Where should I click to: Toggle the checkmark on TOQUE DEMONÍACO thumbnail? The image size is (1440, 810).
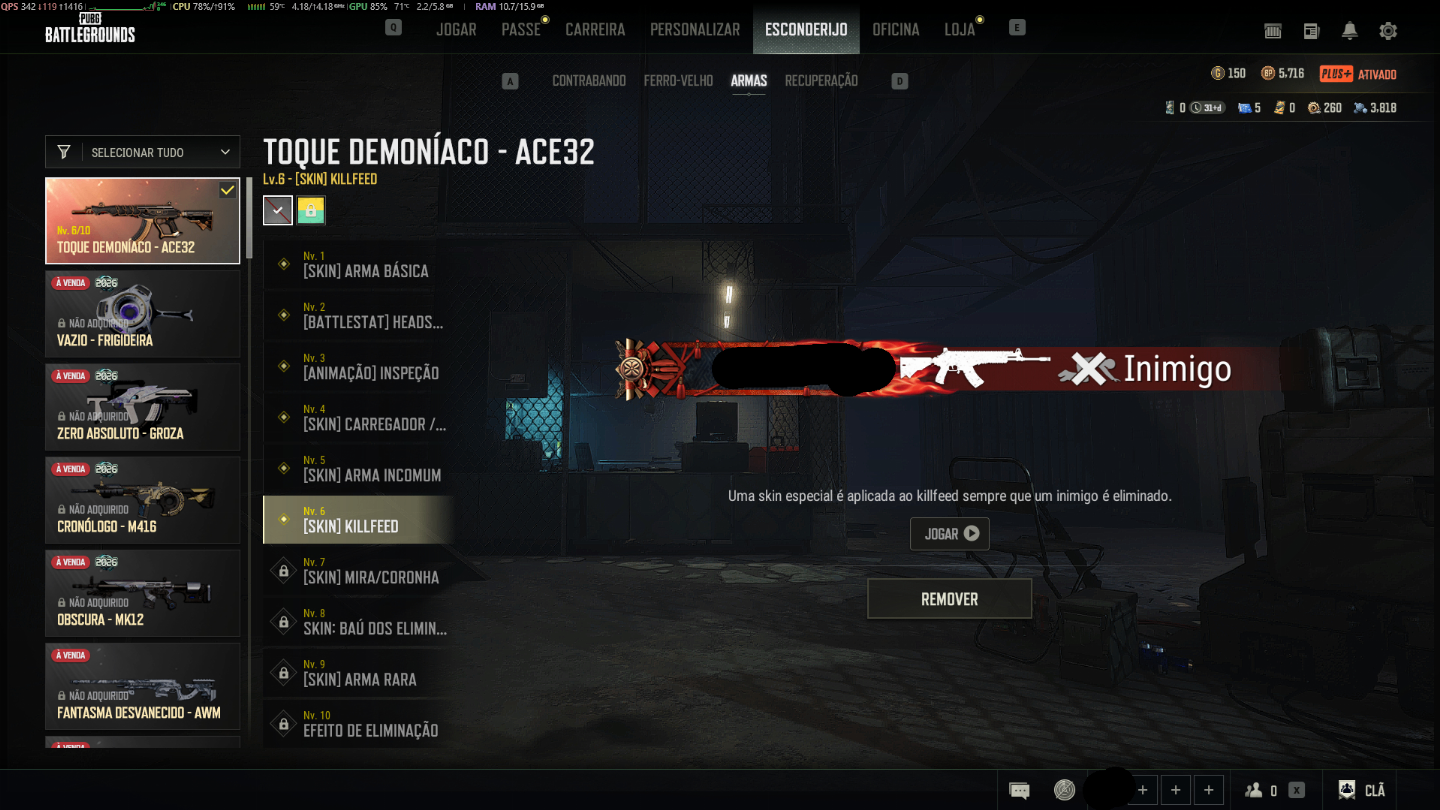coord(228,189)
